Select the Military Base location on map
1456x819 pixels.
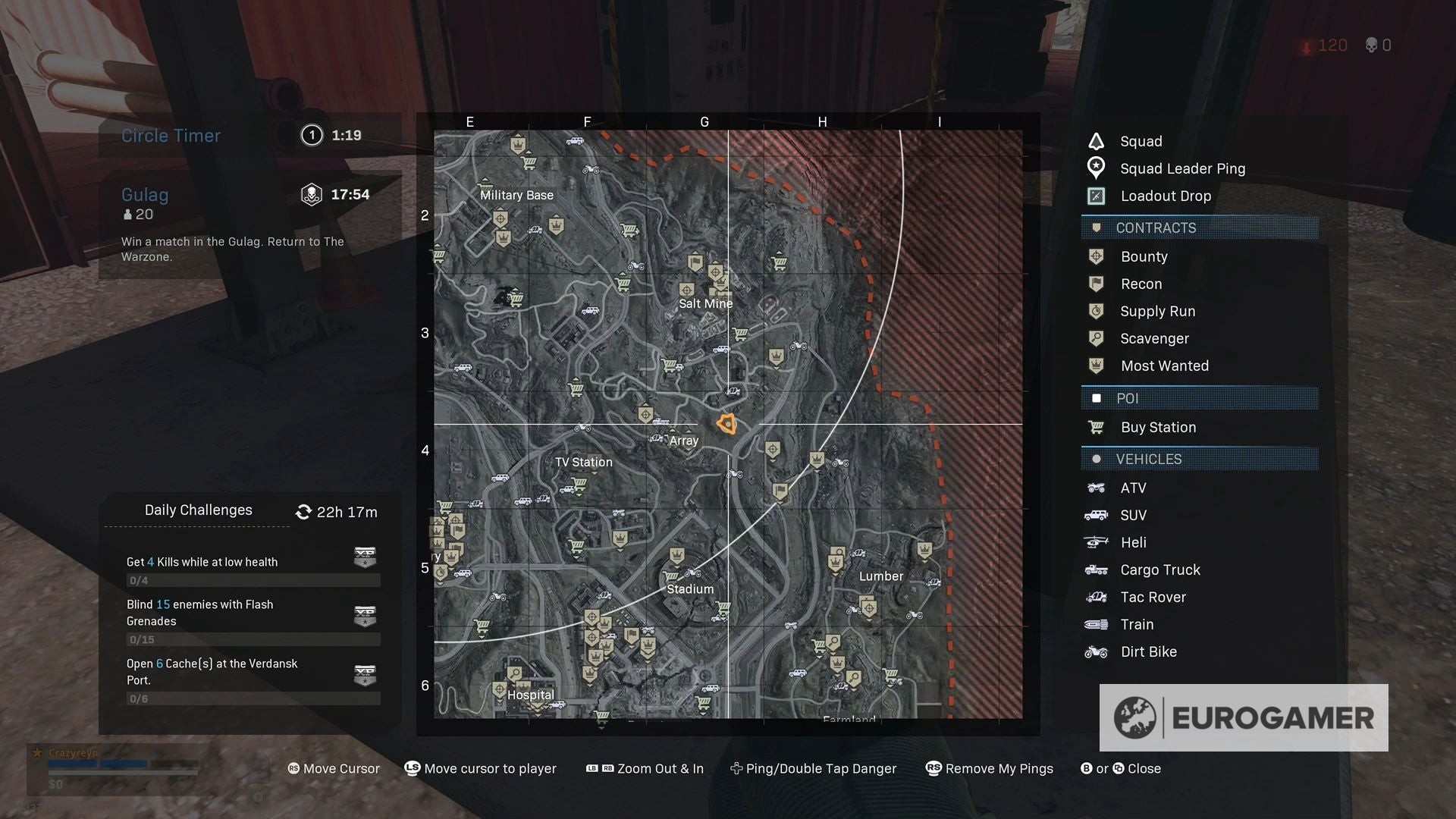pos(516,195)
